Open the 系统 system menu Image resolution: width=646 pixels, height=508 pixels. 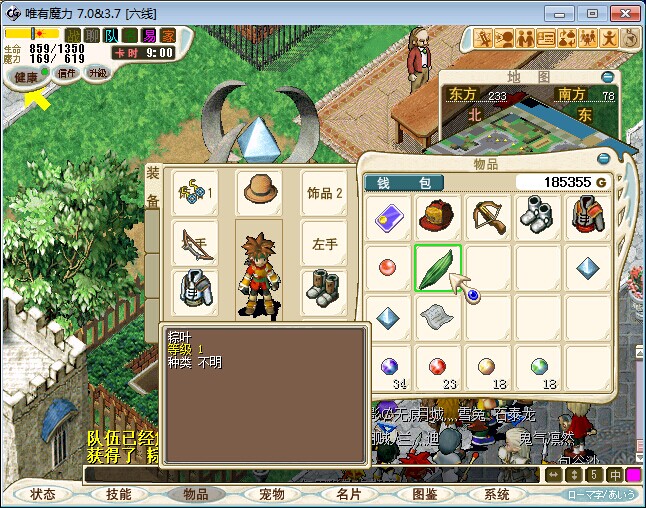point(497,494)
